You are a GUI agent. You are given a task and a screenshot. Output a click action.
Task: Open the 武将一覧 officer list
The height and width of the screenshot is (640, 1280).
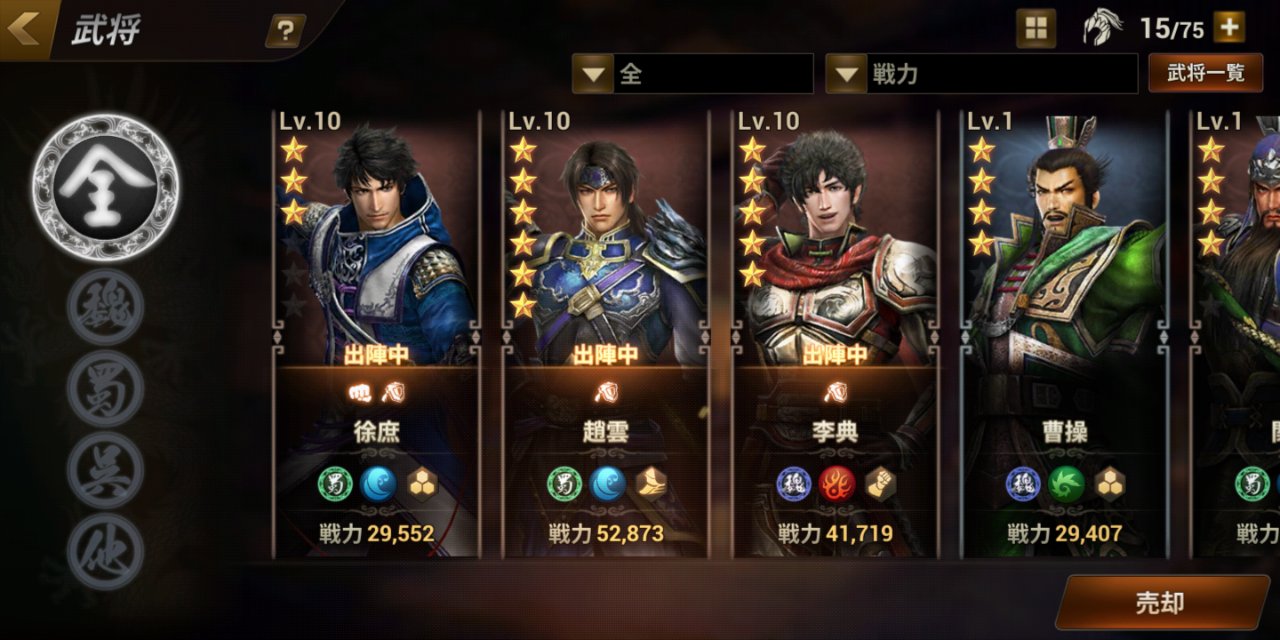1205,74
